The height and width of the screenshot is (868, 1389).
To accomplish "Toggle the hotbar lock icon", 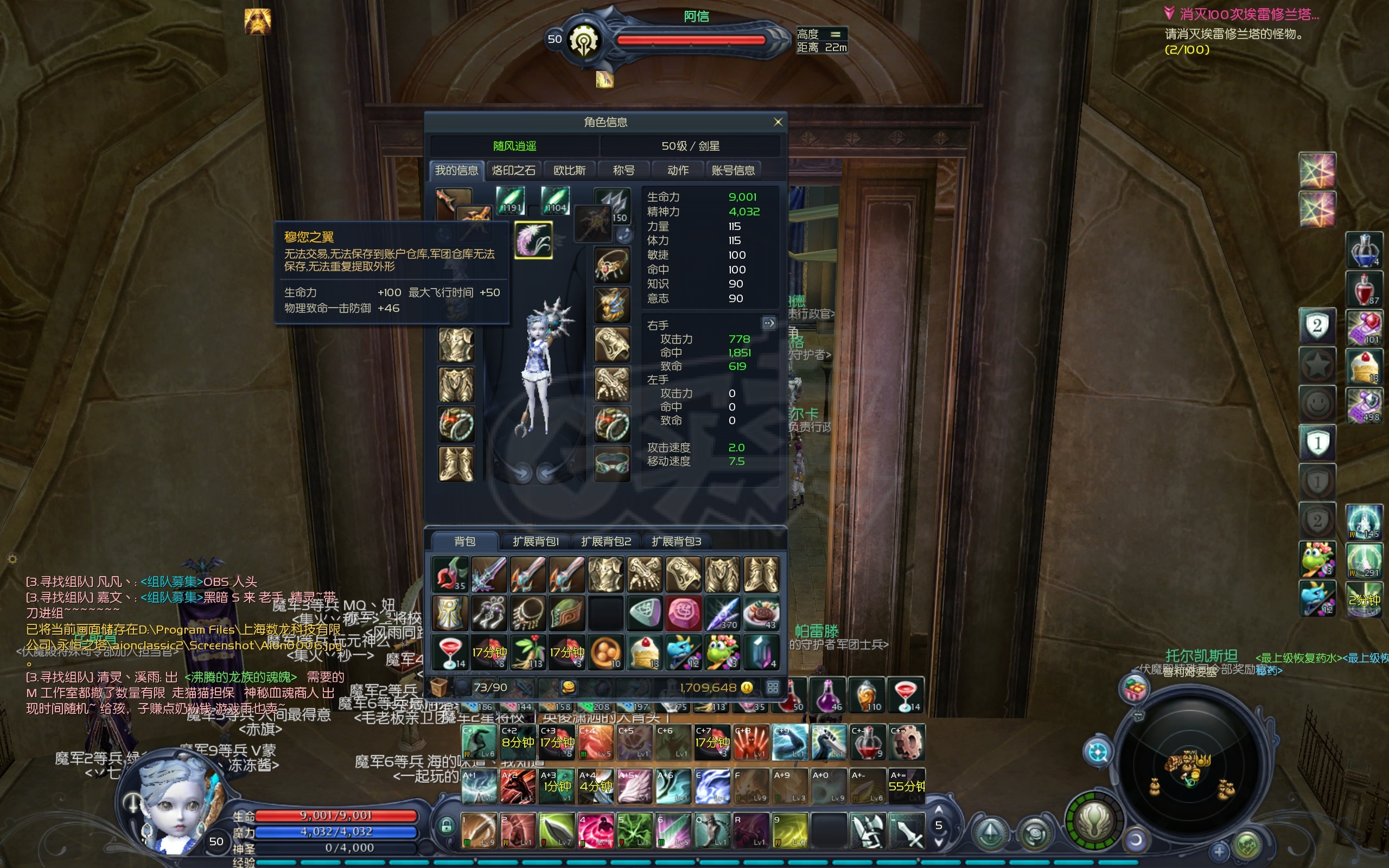I will tap(446, 827).
